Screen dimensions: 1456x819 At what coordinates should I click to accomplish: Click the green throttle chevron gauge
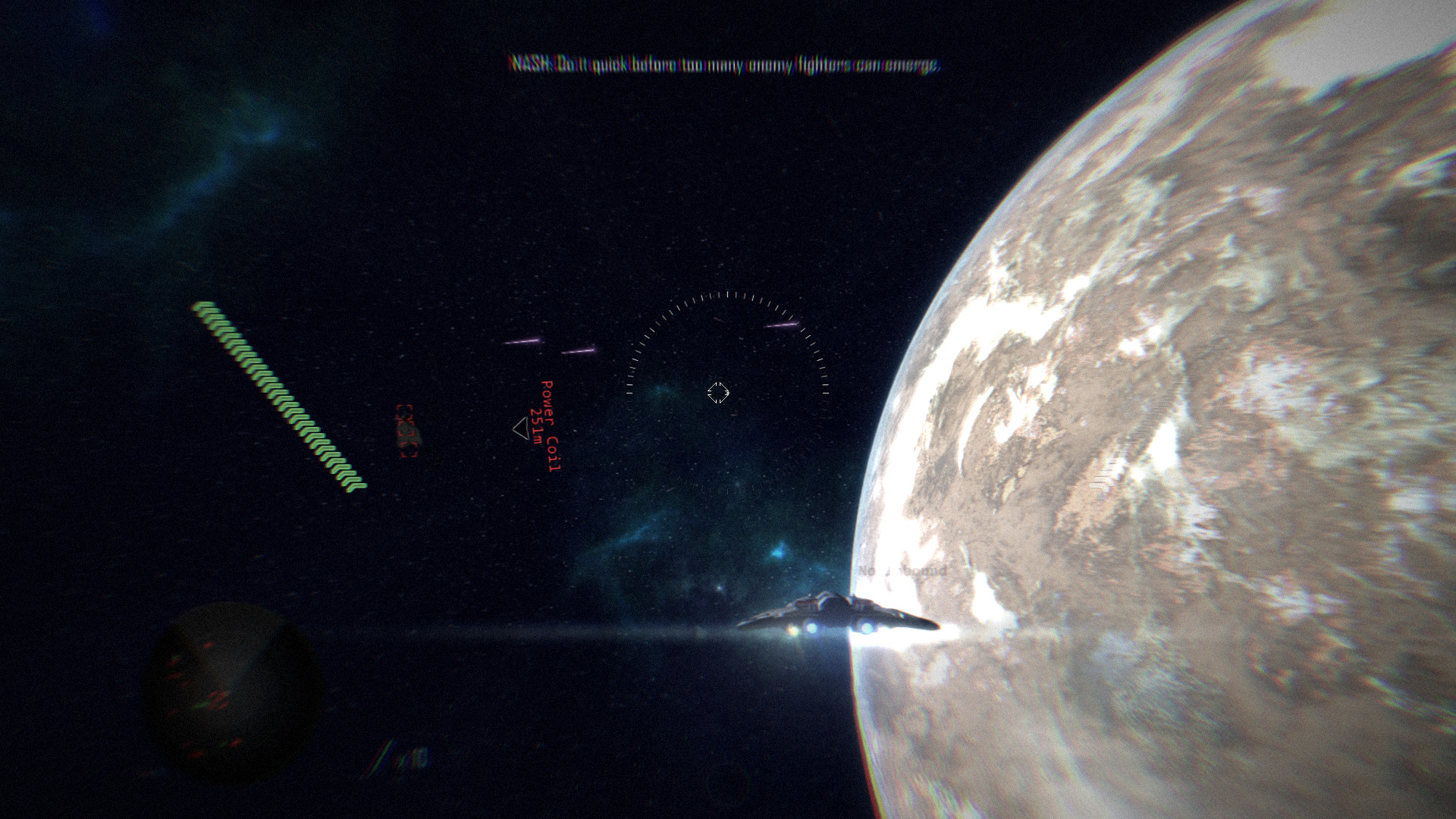point(277,393)
